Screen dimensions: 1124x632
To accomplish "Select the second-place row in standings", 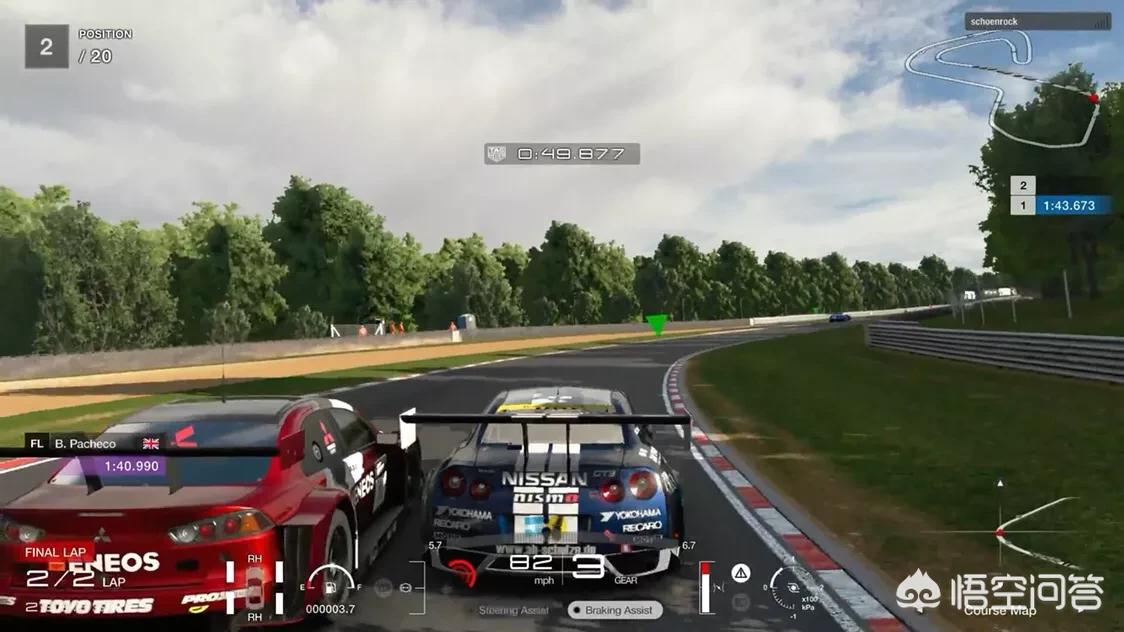I will [1023, 185].
